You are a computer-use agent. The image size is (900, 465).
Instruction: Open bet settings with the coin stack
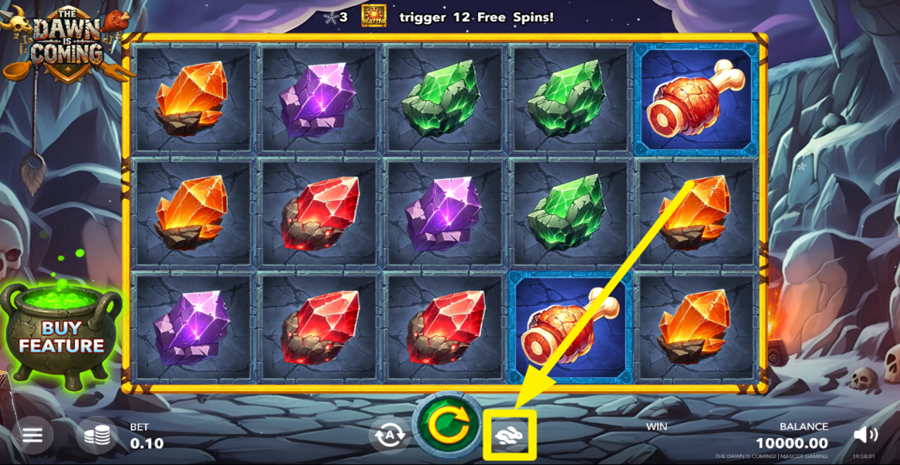pos(96,436)
